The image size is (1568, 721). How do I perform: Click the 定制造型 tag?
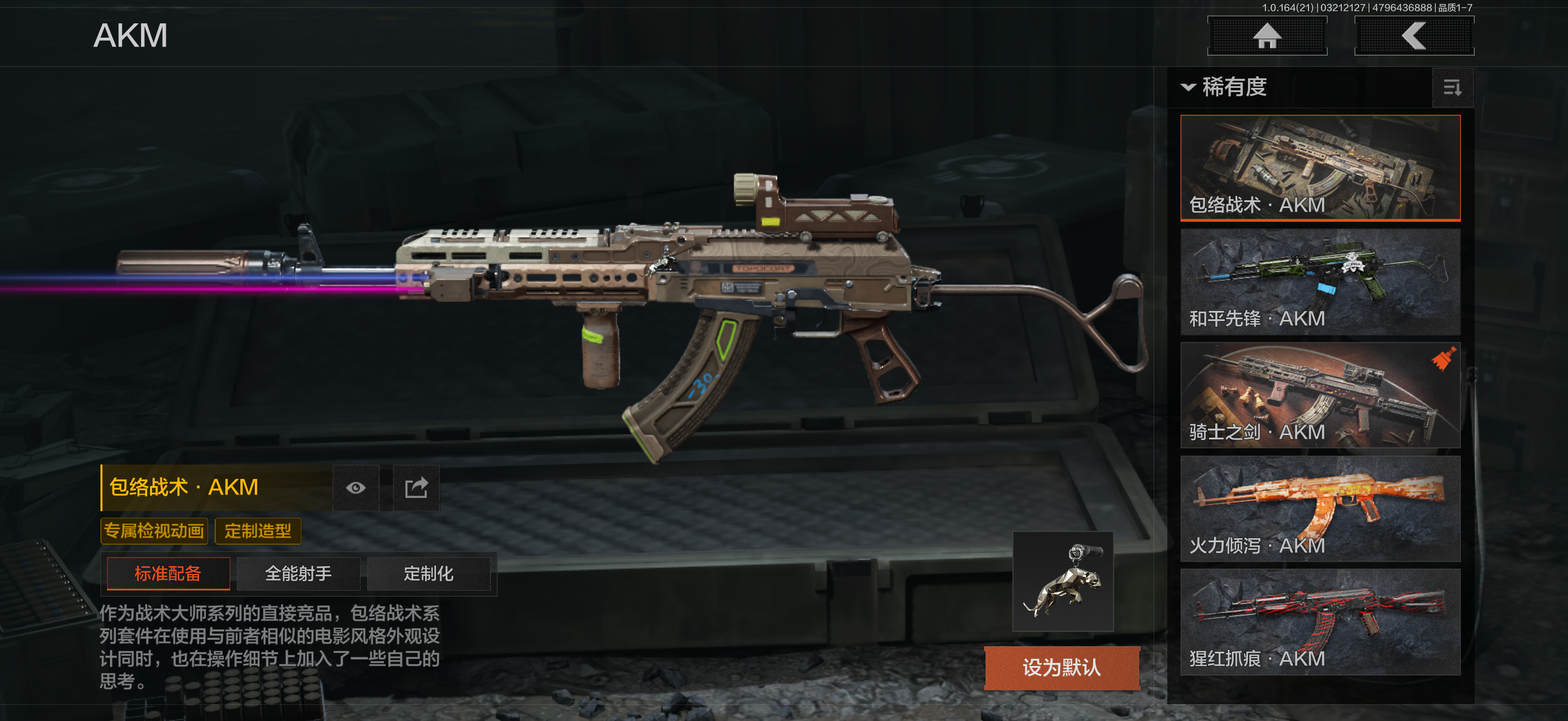click(258, 530)
